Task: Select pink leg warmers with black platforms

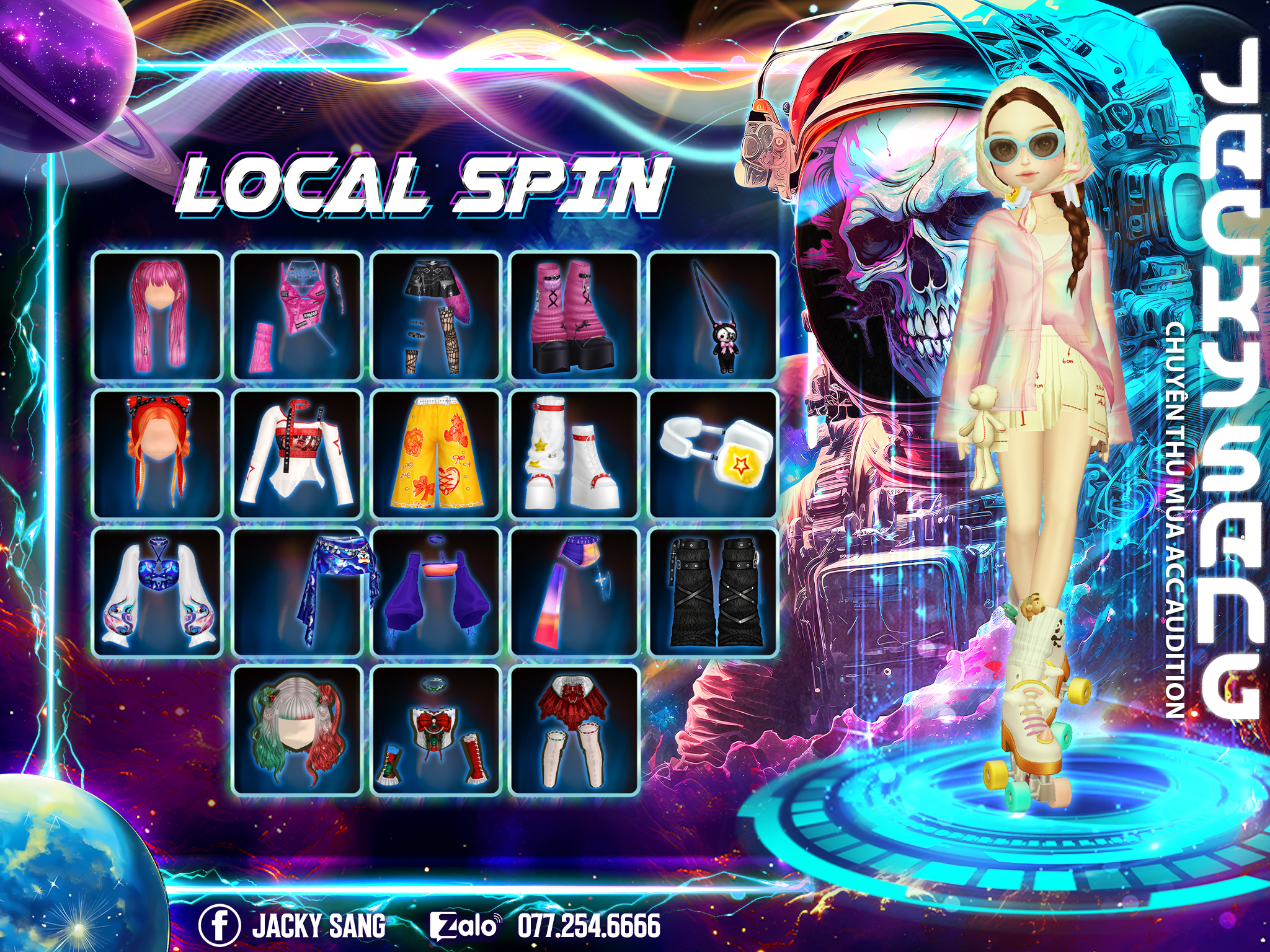Action: 575,316
